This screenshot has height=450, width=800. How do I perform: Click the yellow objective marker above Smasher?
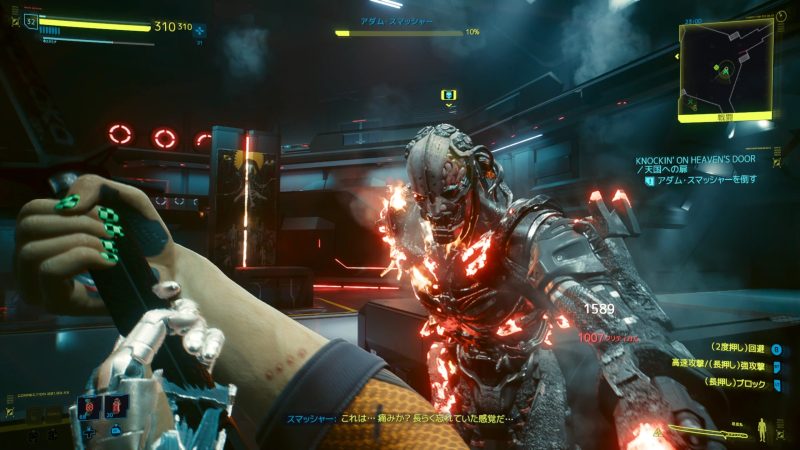coord(449,96)
